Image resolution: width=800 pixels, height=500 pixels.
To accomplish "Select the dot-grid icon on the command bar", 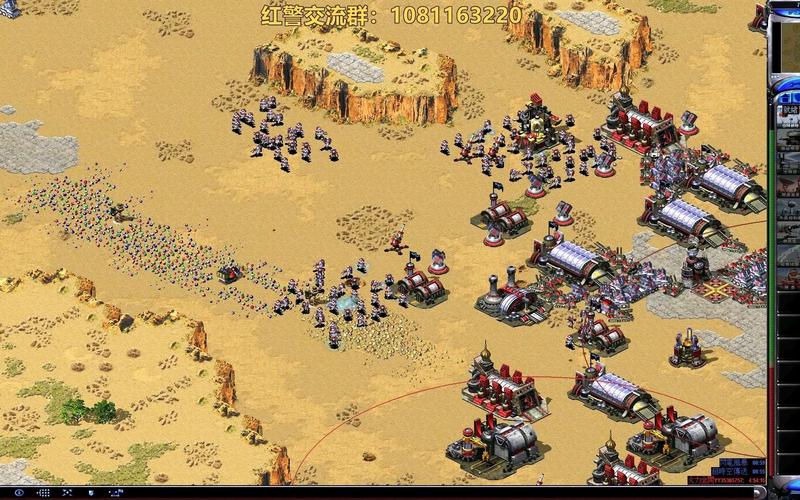I will [44, 492].
